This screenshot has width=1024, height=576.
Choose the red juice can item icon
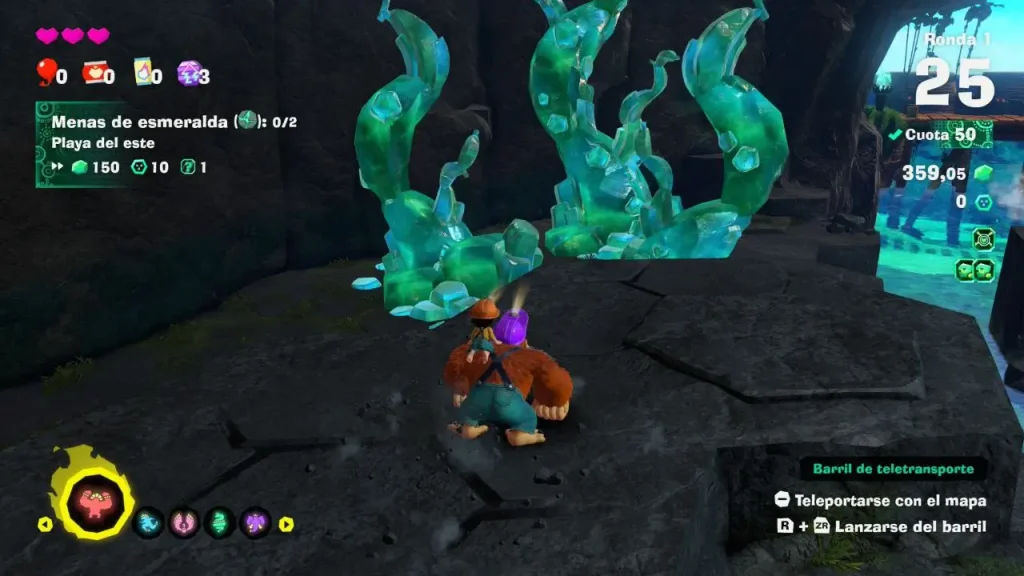tap(95, 72)
